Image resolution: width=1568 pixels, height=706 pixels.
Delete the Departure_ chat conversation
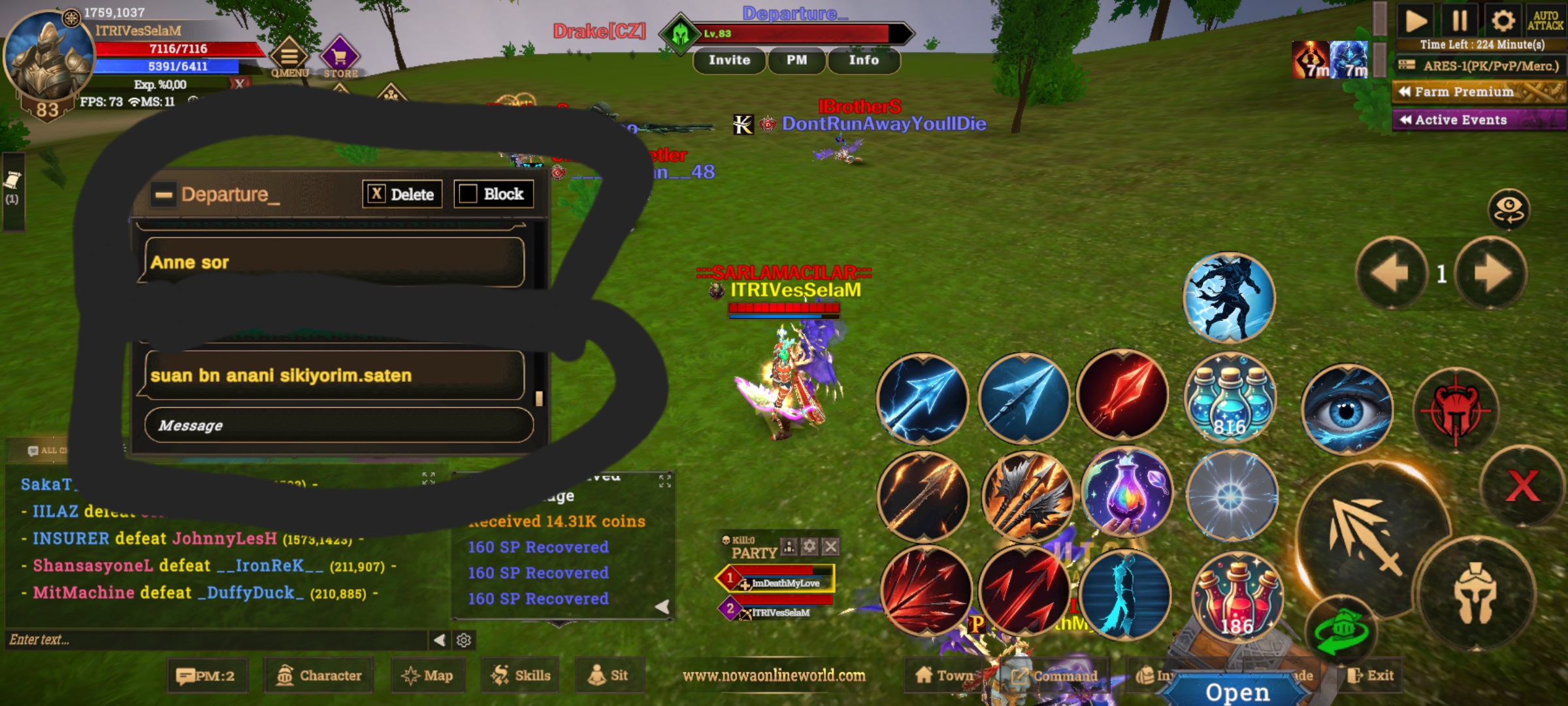(402, 194)
